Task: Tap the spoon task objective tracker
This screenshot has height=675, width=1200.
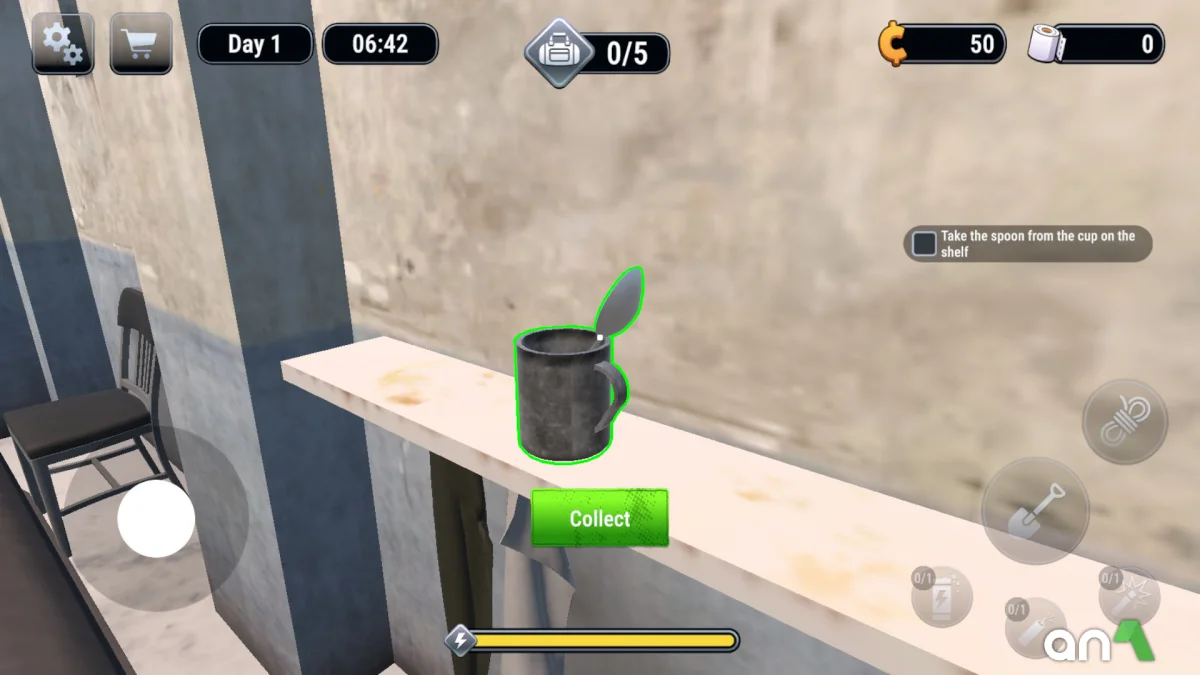Action: click(1027, 244)
